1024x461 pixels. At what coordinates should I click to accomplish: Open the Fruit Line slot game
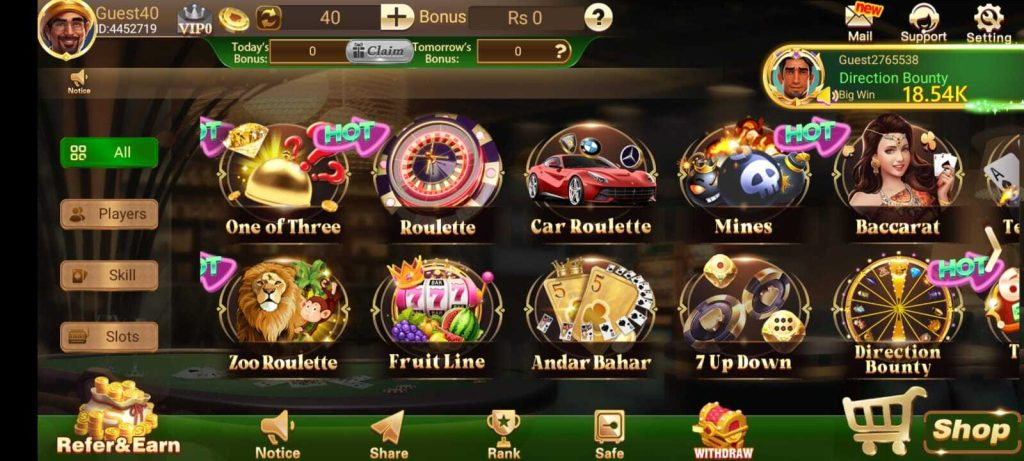(437, 310)
